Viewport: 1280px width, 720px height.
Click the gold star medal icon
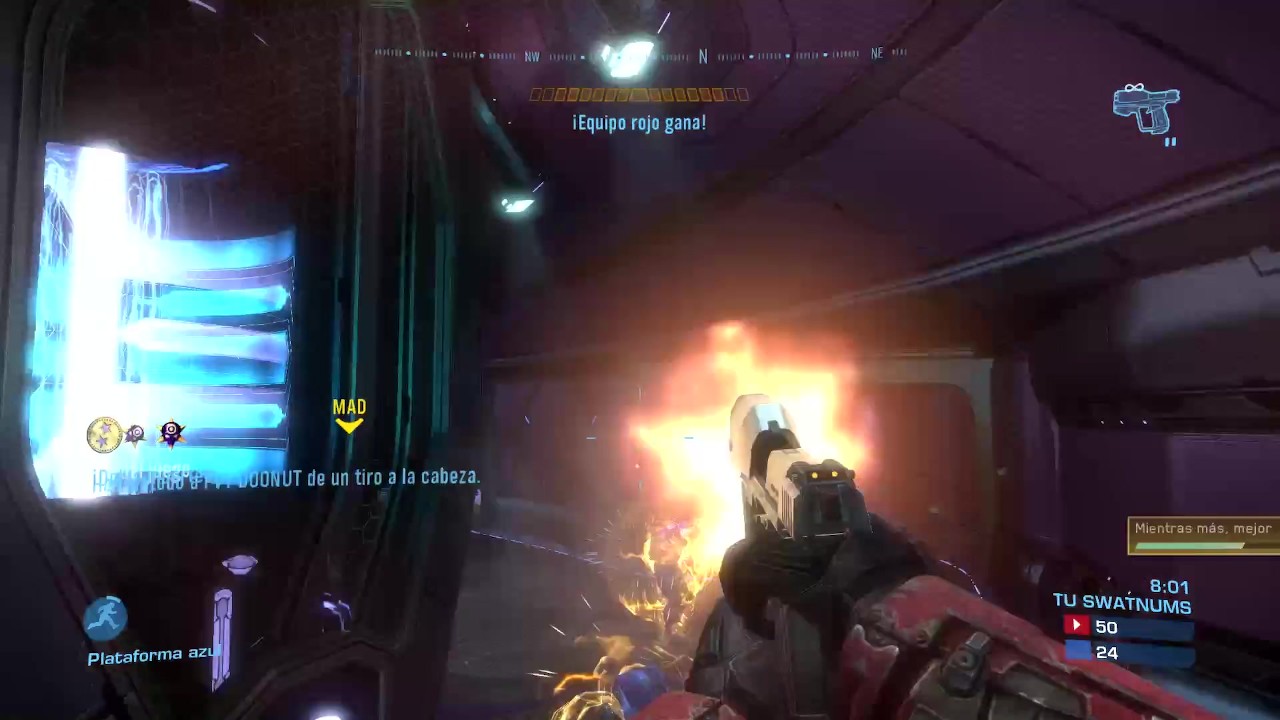click(104, 435)
